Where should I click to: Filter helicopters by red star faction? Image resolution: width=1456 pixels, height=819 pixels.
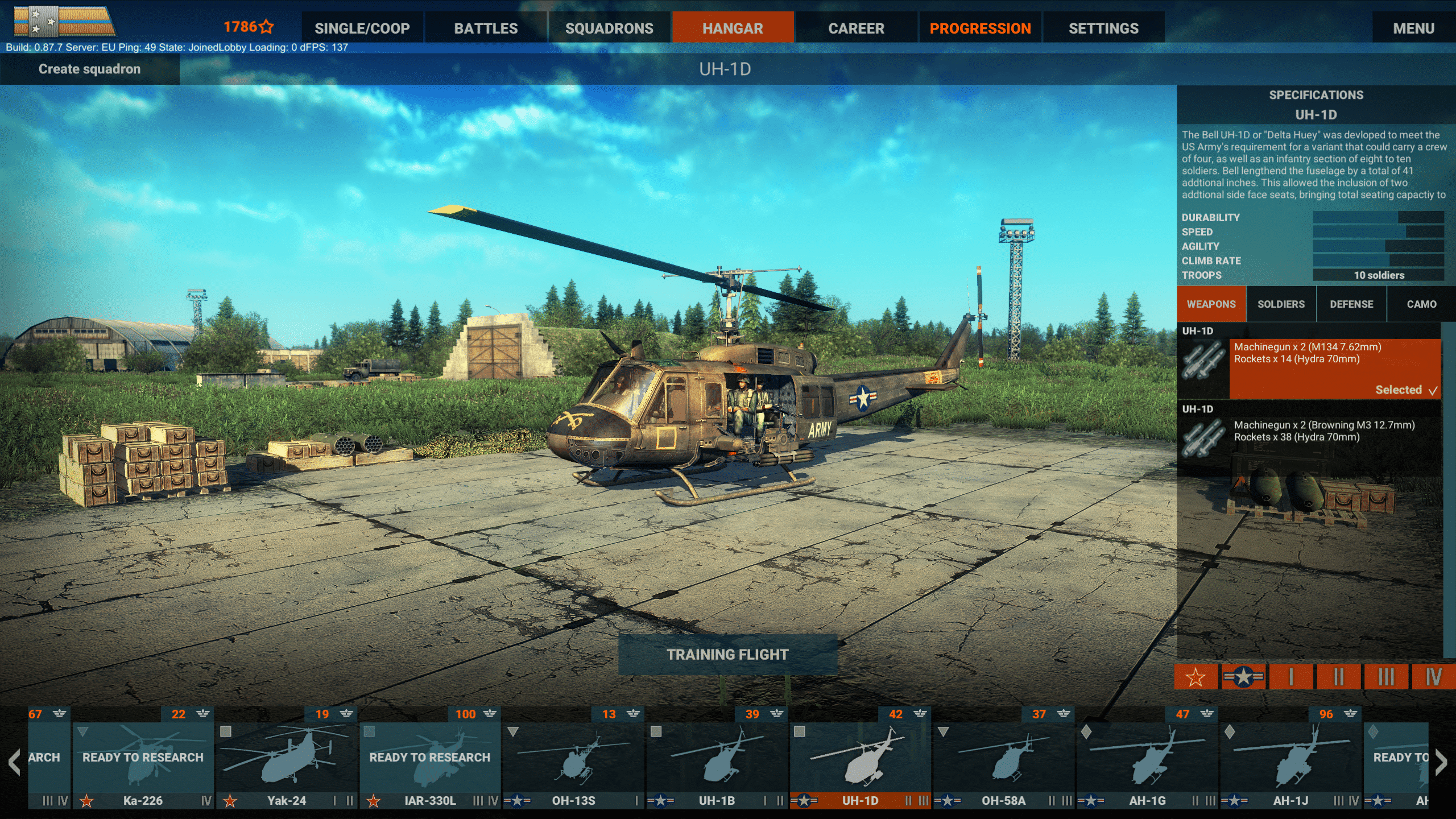pos(1196,677)
